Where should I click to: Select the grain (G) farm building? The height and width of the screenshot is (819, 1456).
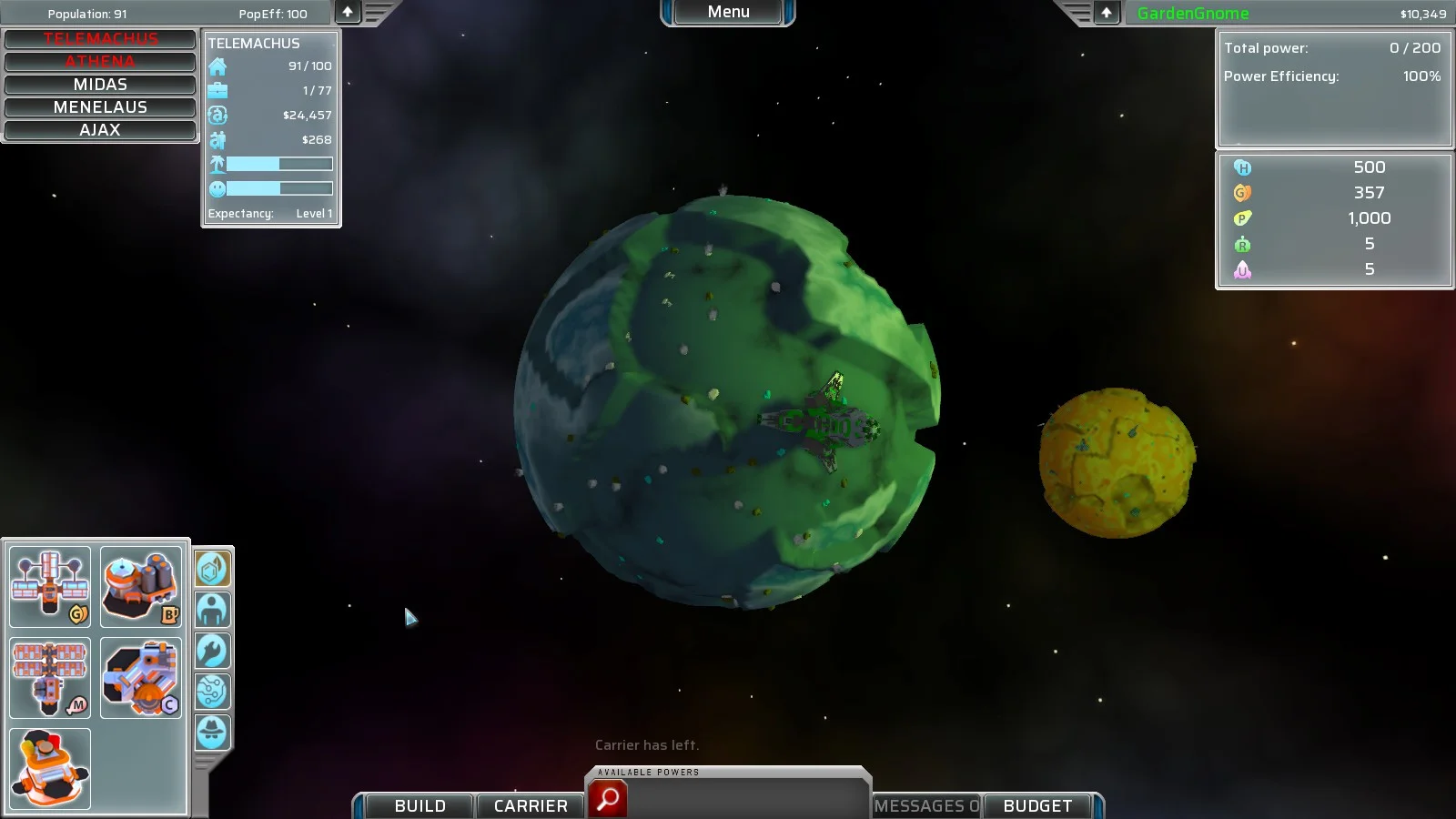(50, 587)
